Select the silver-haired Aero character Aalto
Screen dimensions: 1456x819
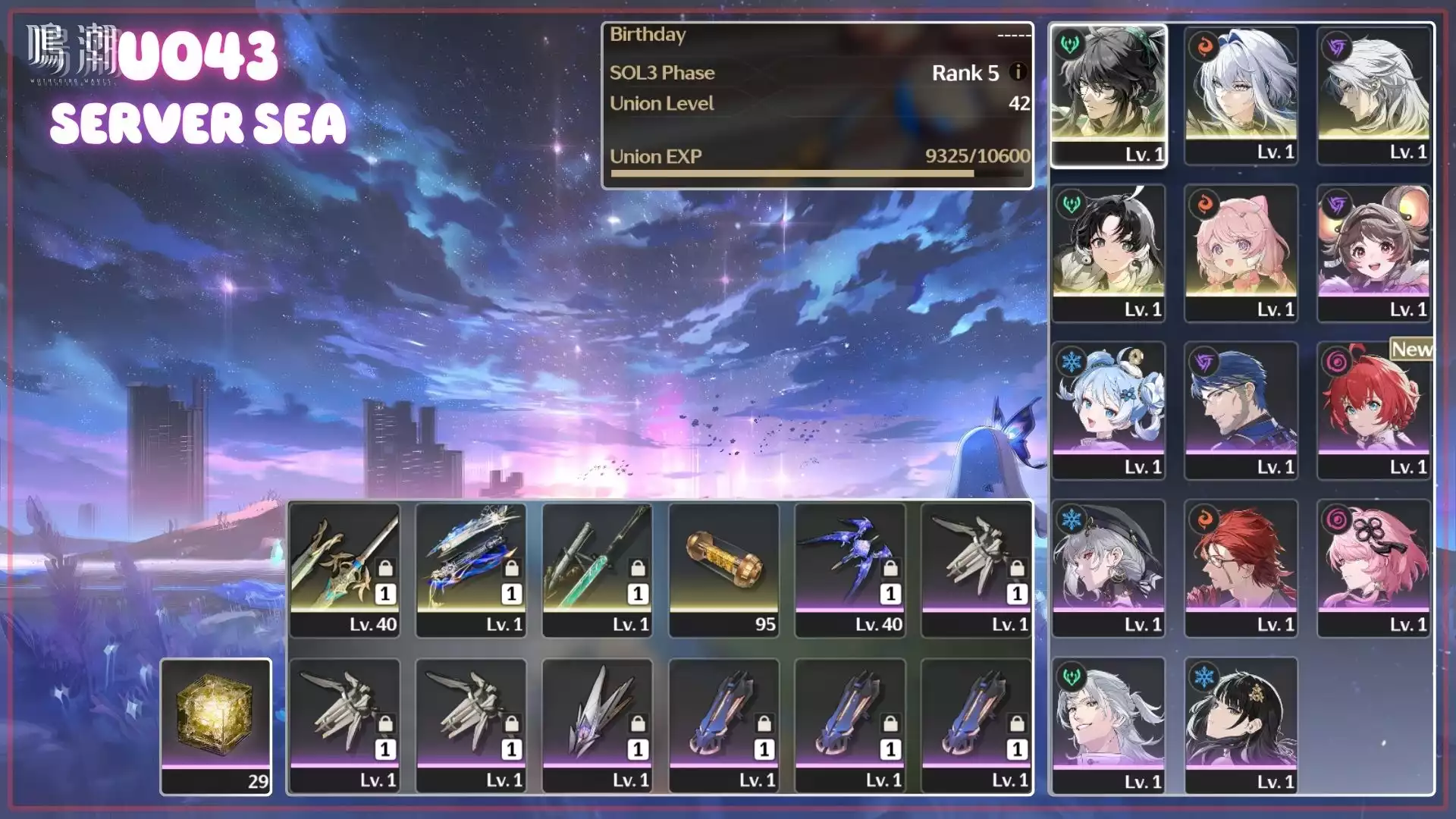tap(1108, 726)
